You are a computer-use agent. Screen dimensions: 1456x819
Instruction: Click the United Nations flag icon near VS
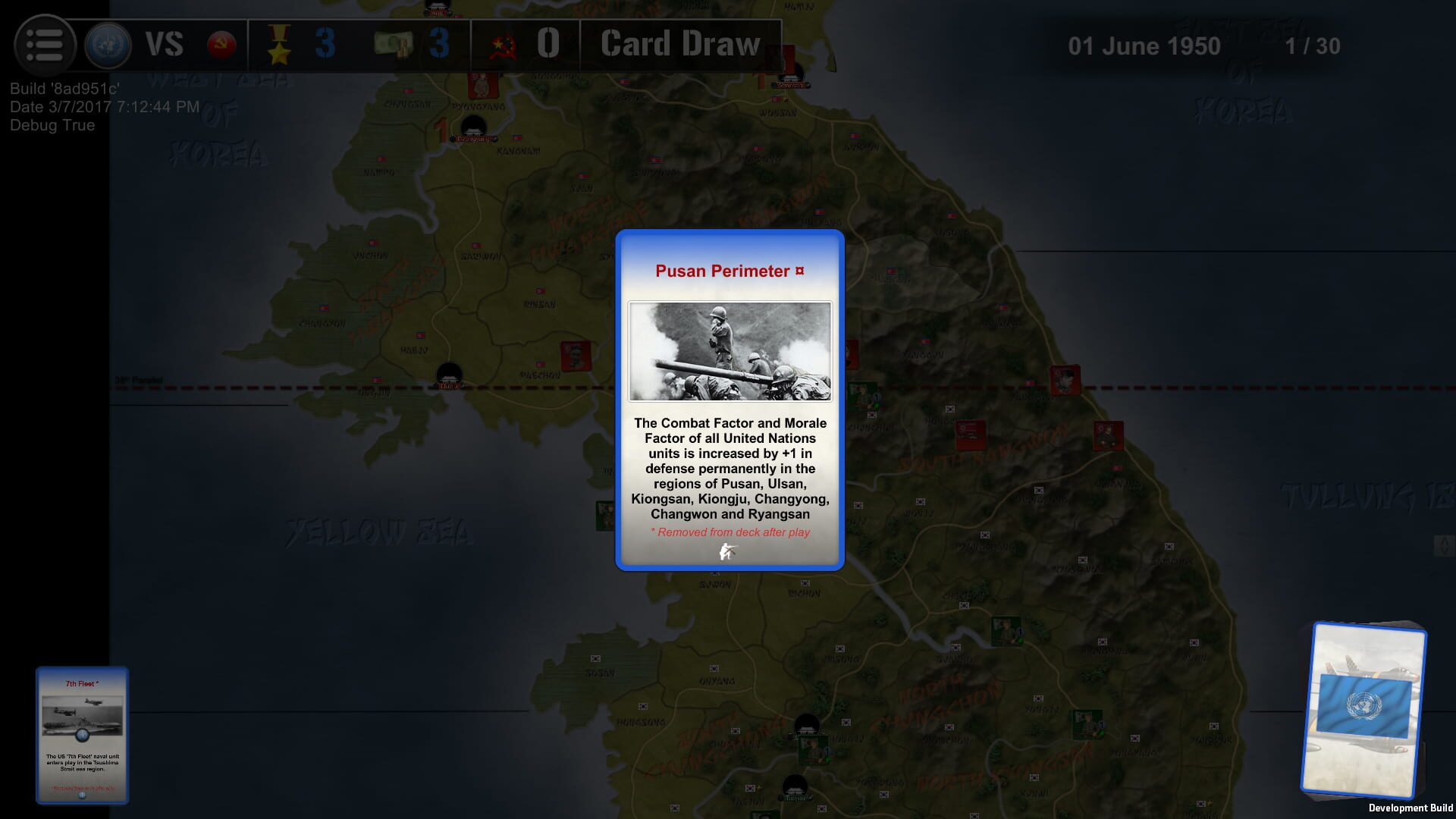coord(106,44)
